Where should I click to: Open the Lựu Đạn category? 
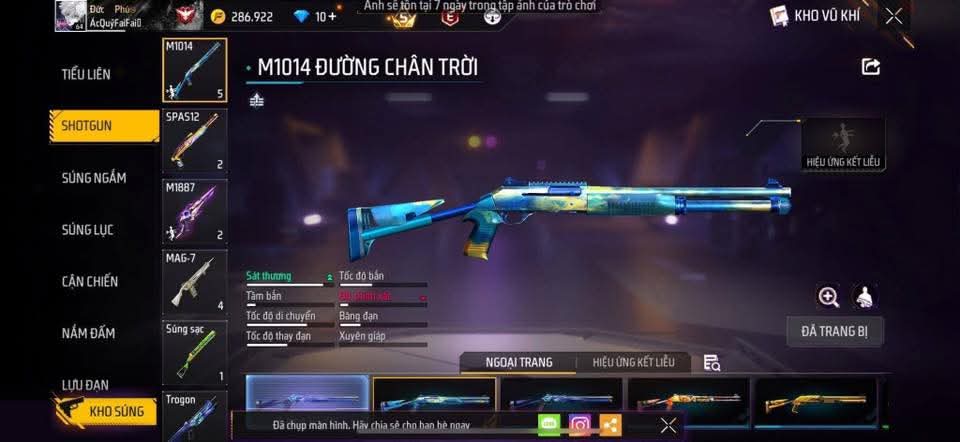coord(86,385)
